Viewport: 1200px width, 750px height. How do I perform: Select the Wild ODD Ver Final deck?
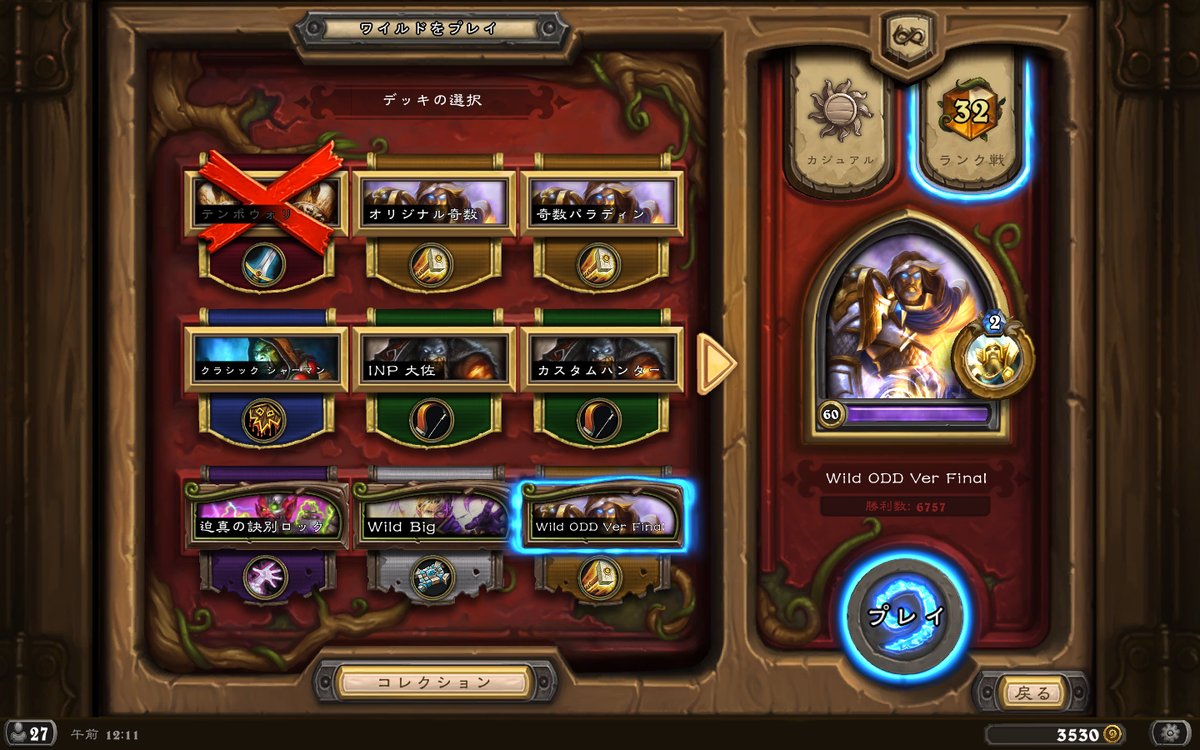point(600,515)
